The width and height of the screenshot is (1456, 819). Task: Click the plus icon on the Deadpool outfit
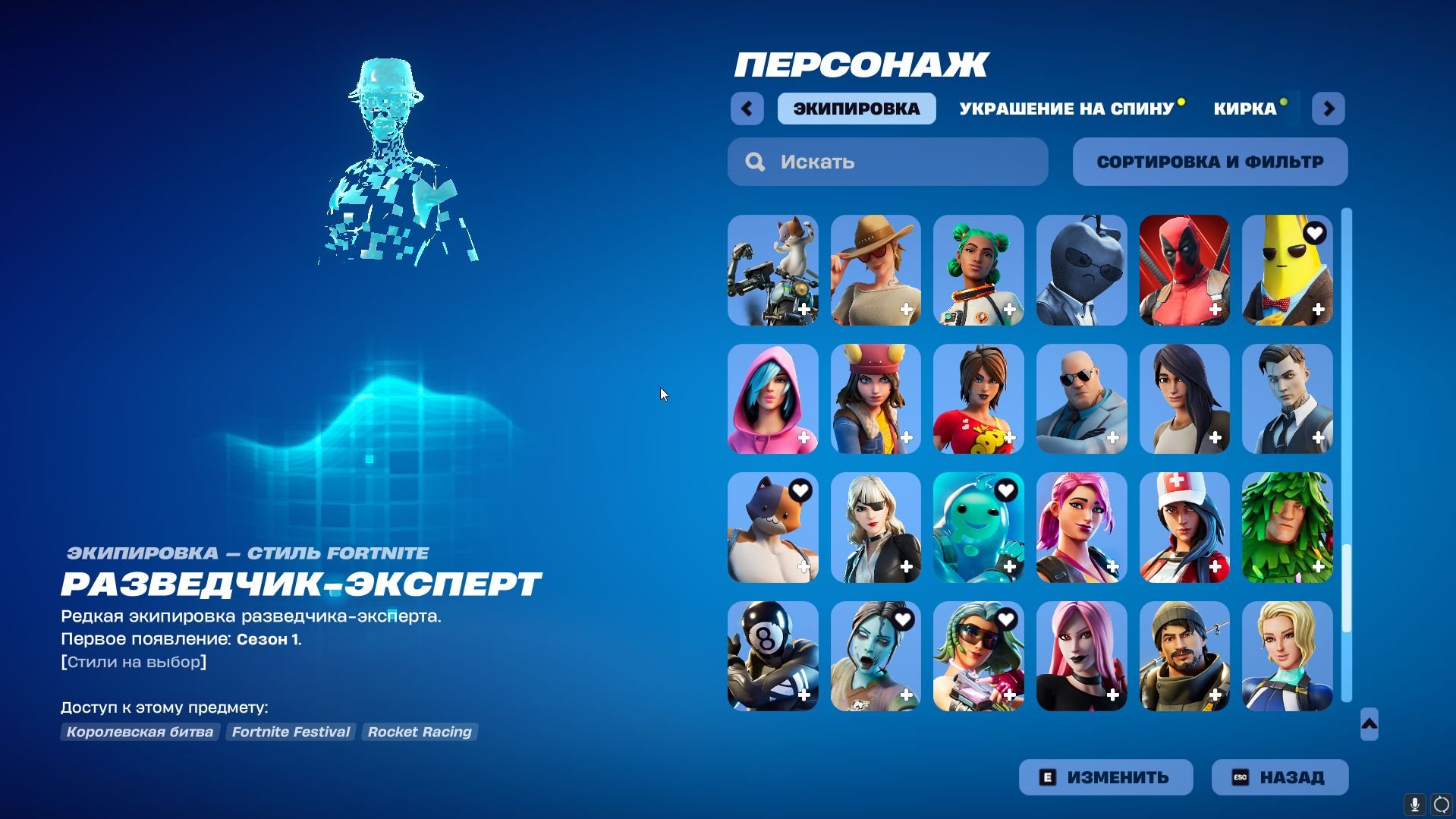(1215, 308)
